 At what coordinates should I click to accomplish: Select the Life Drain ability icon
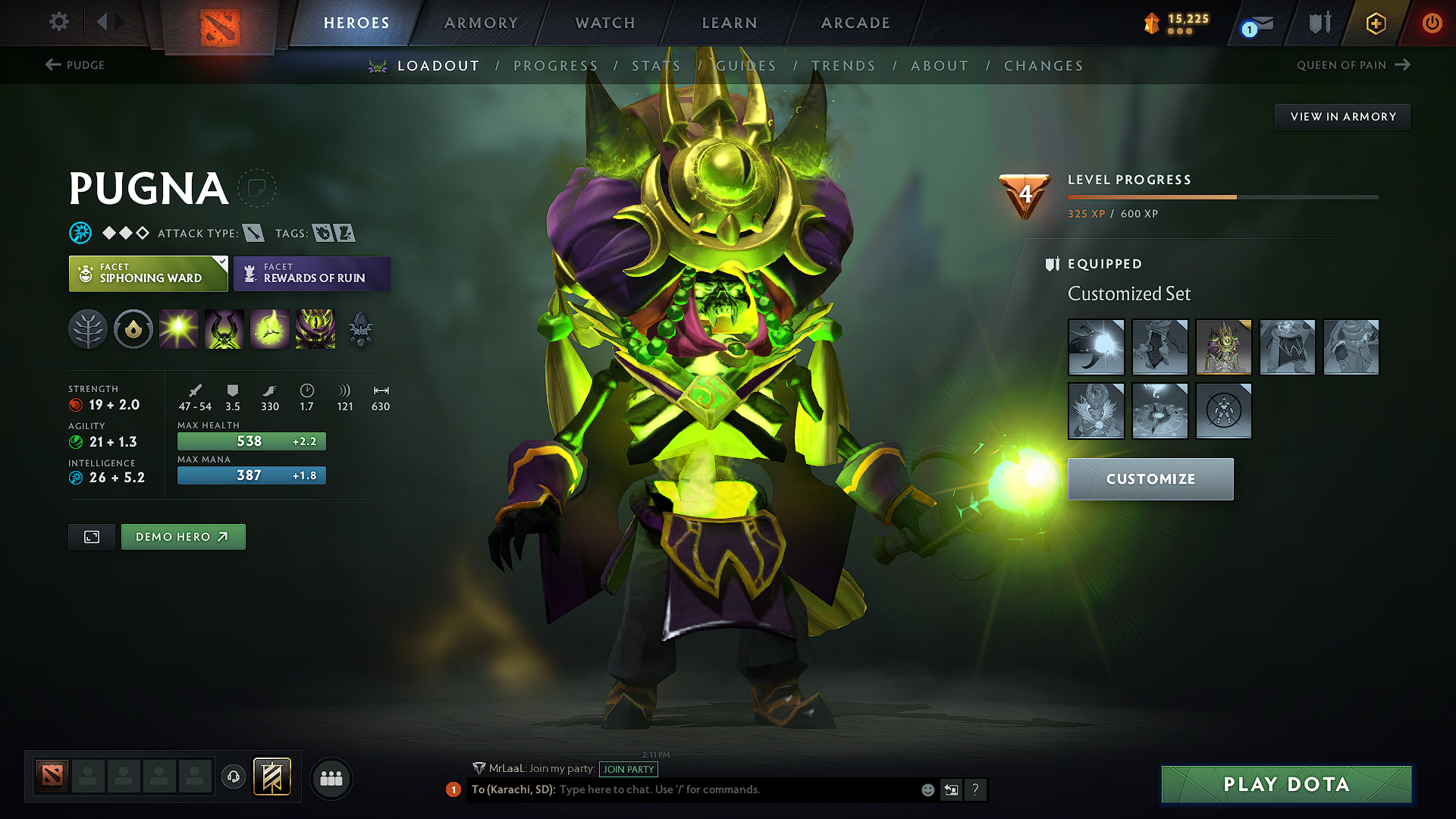click(x=315, y=328)
